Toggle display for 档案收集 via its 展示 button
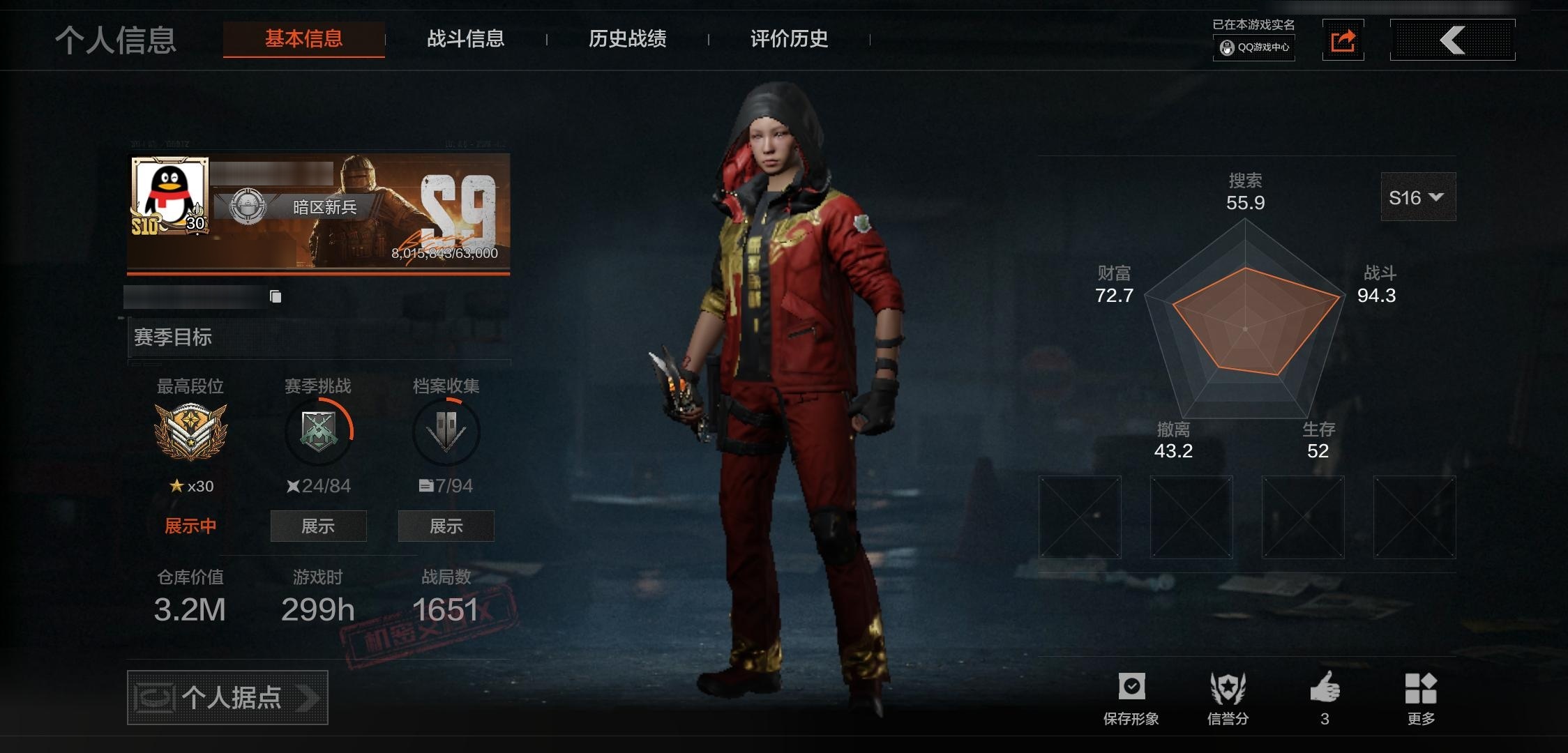The width and height of the screenshot is (1568, 753). pyautogui.click(x=446, y=526)
